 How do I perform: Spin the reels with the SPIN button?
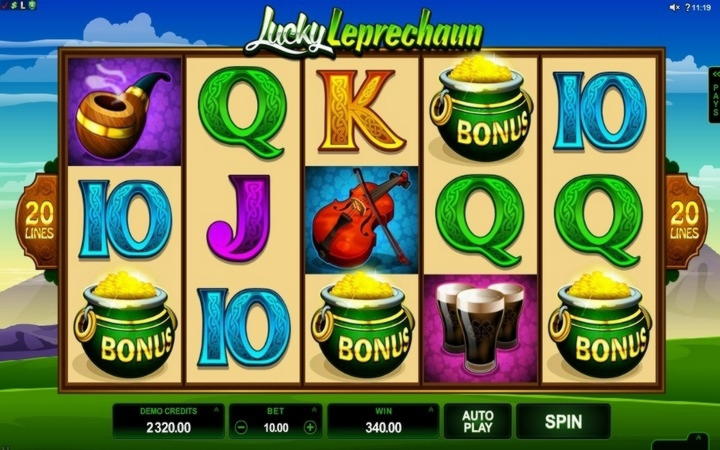[562, 421]
